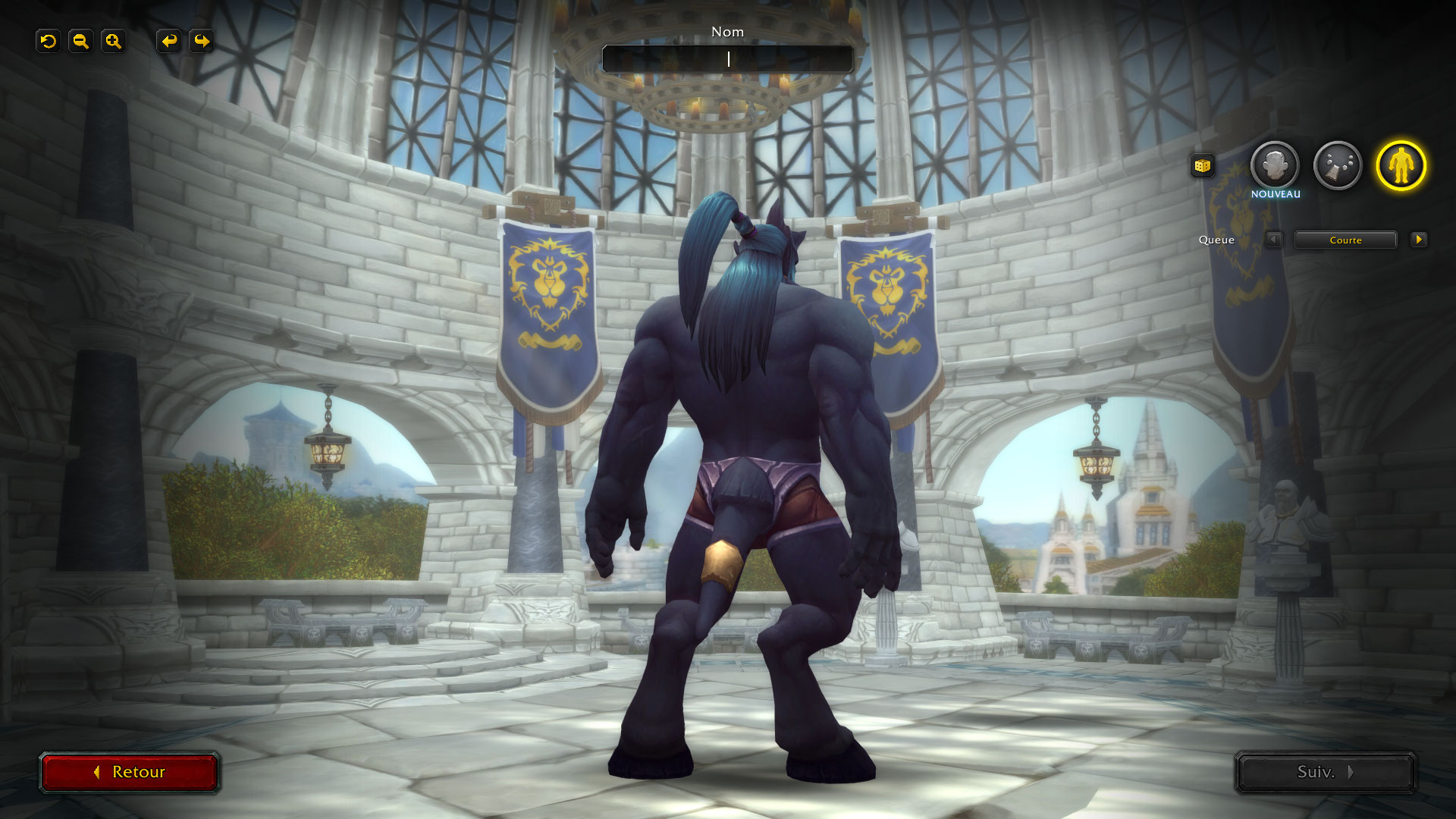Randomize appearance with the dice button

(x=1202, y=166)
